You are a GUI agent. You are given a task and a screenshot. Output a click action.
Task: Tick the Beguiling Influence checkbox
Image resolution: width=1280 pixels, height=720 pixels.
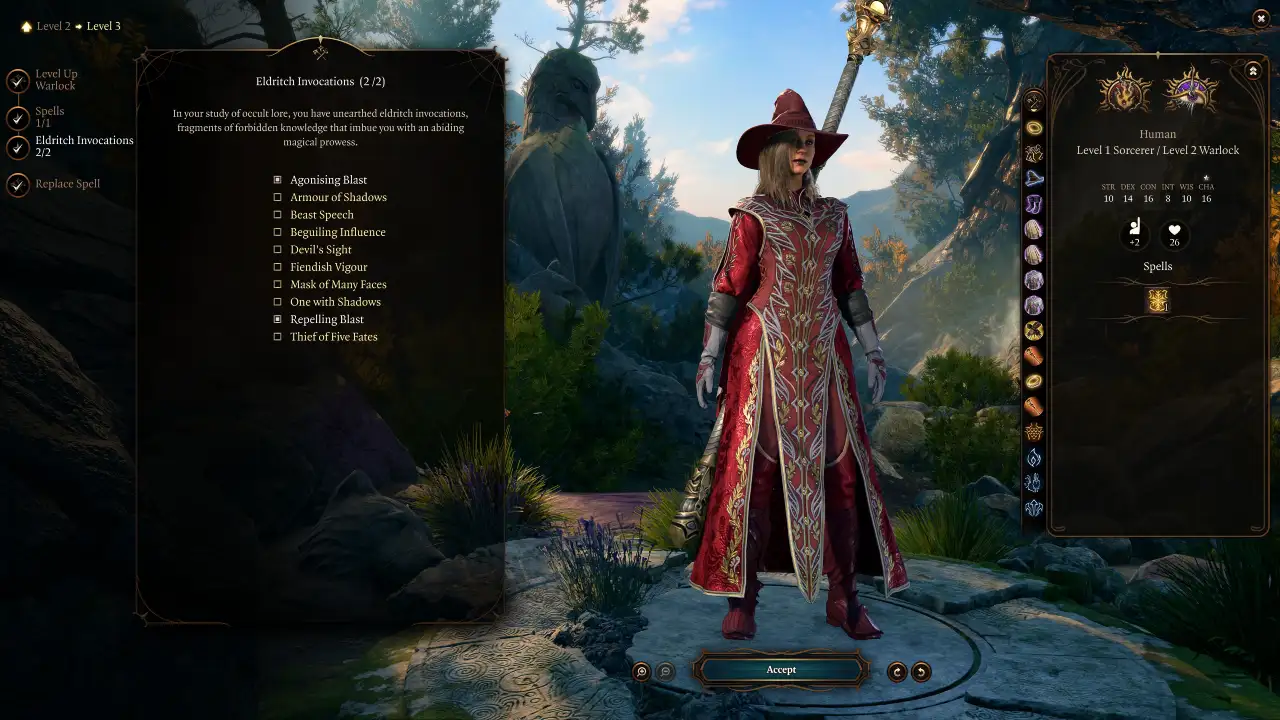[278, 232]
